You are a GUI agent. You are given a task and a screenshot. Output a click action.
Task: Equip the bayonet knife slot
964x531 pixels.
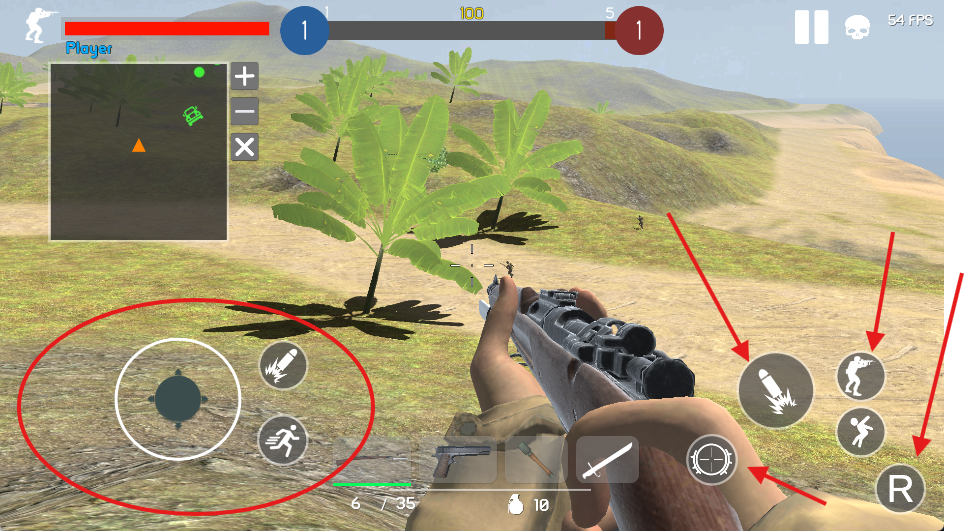pyautogui.click(x=607, y=461)
